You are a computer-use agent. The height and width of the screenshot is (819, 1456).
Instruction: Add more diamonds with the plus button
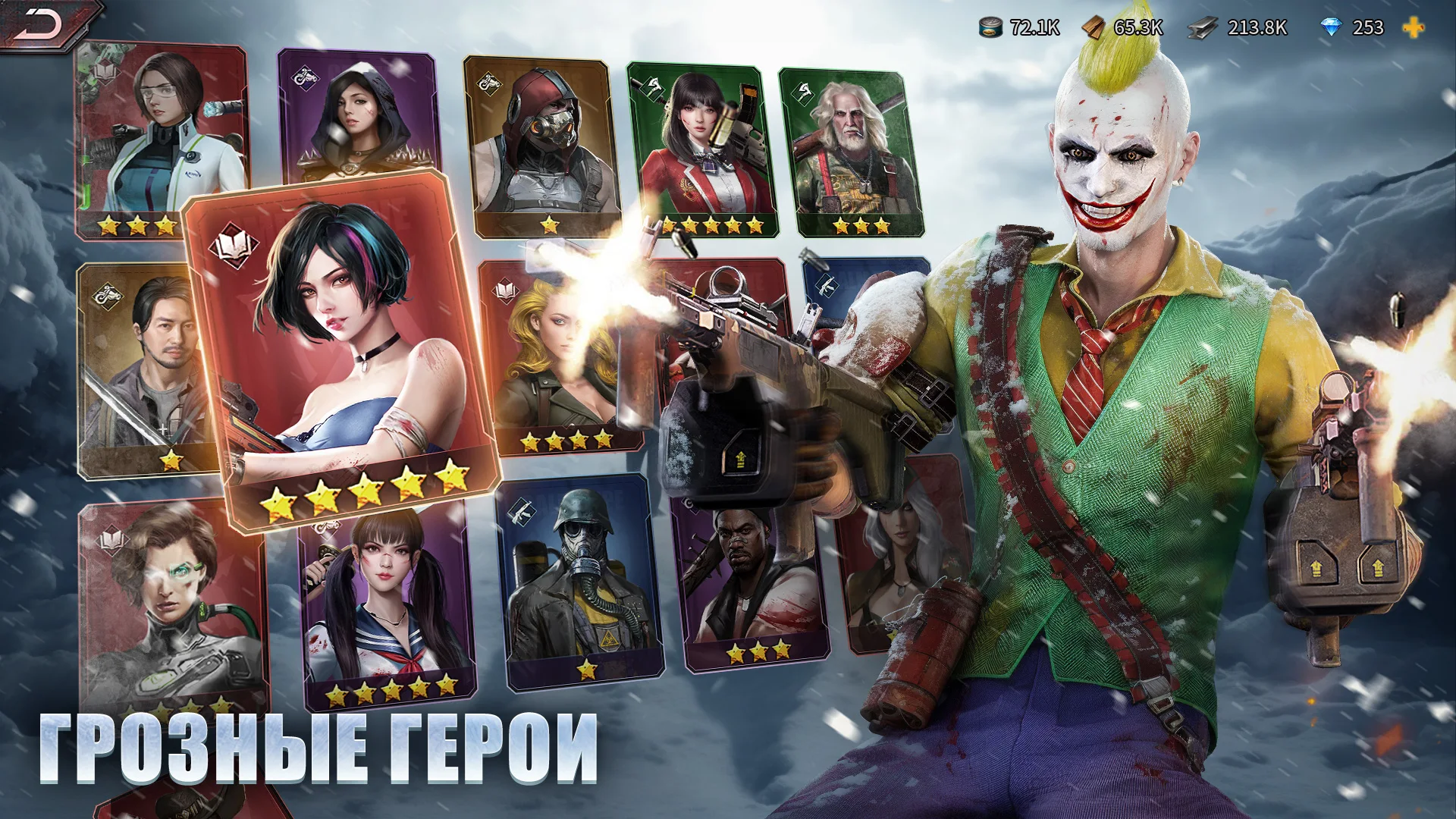[1413, 28]
